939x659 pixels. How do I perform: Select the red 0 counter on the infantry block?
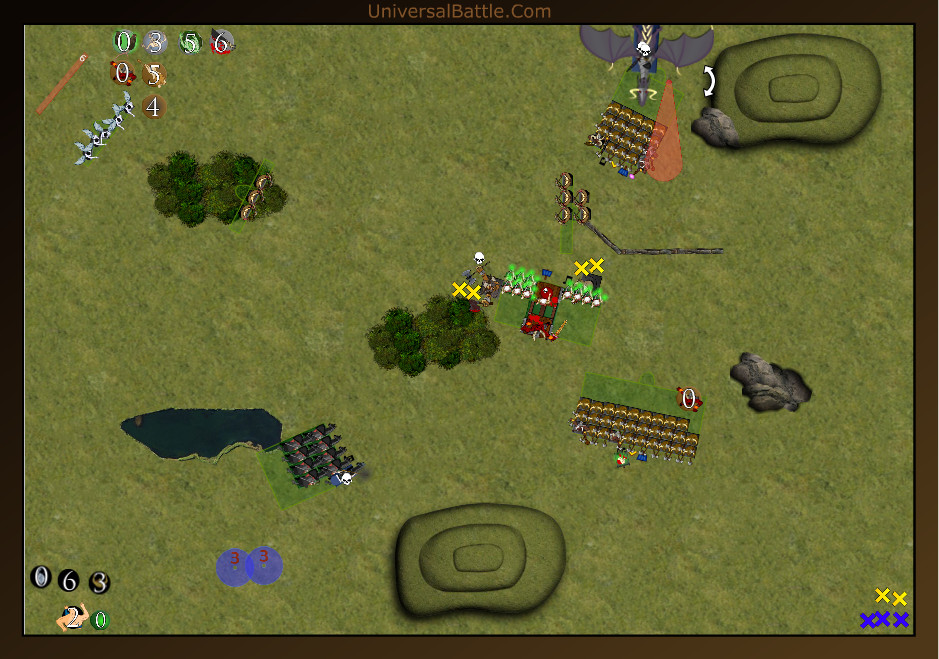[689, 399]
